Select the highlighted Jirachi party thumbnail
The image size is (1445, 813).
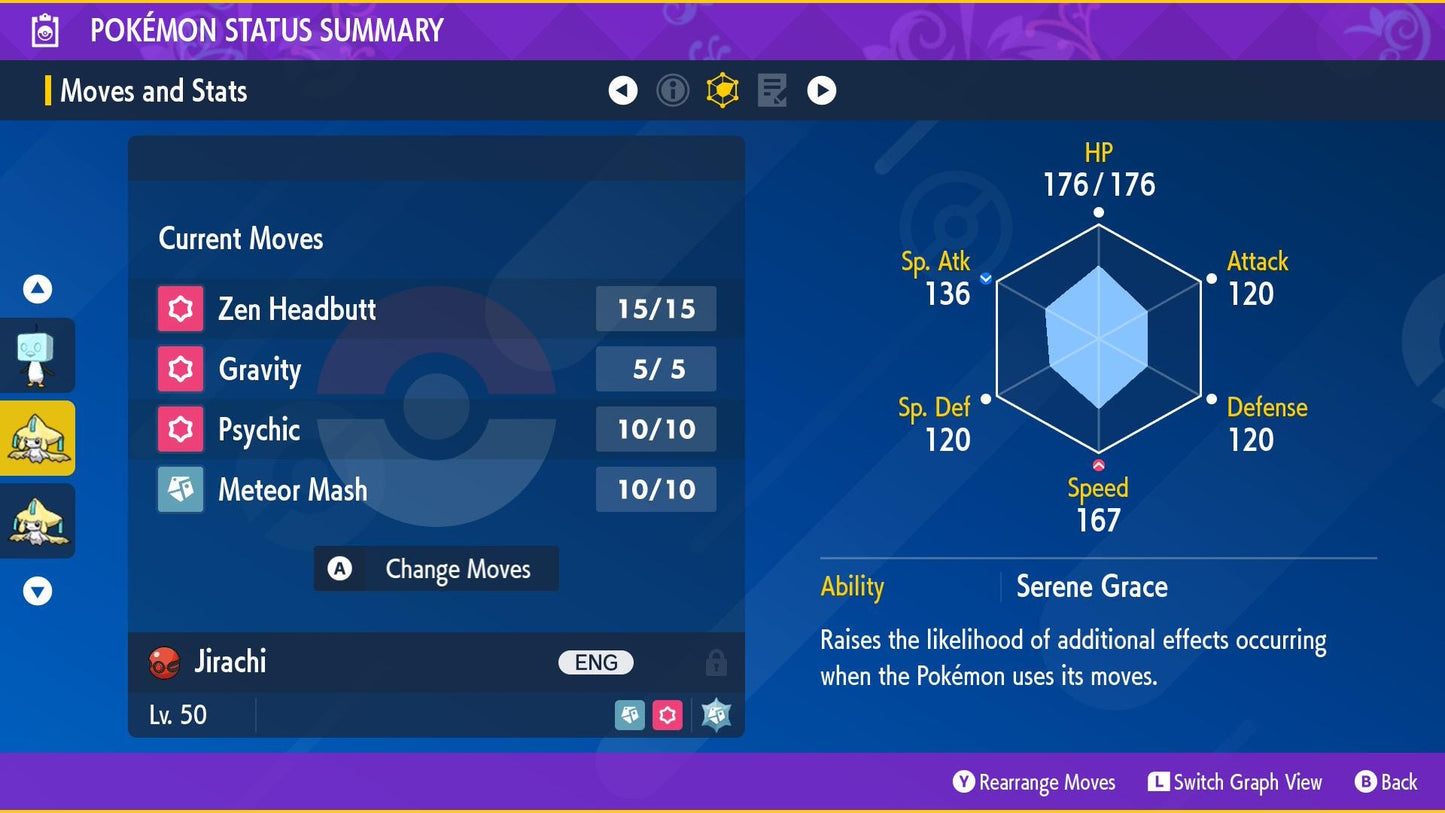(x=37, y=438)
